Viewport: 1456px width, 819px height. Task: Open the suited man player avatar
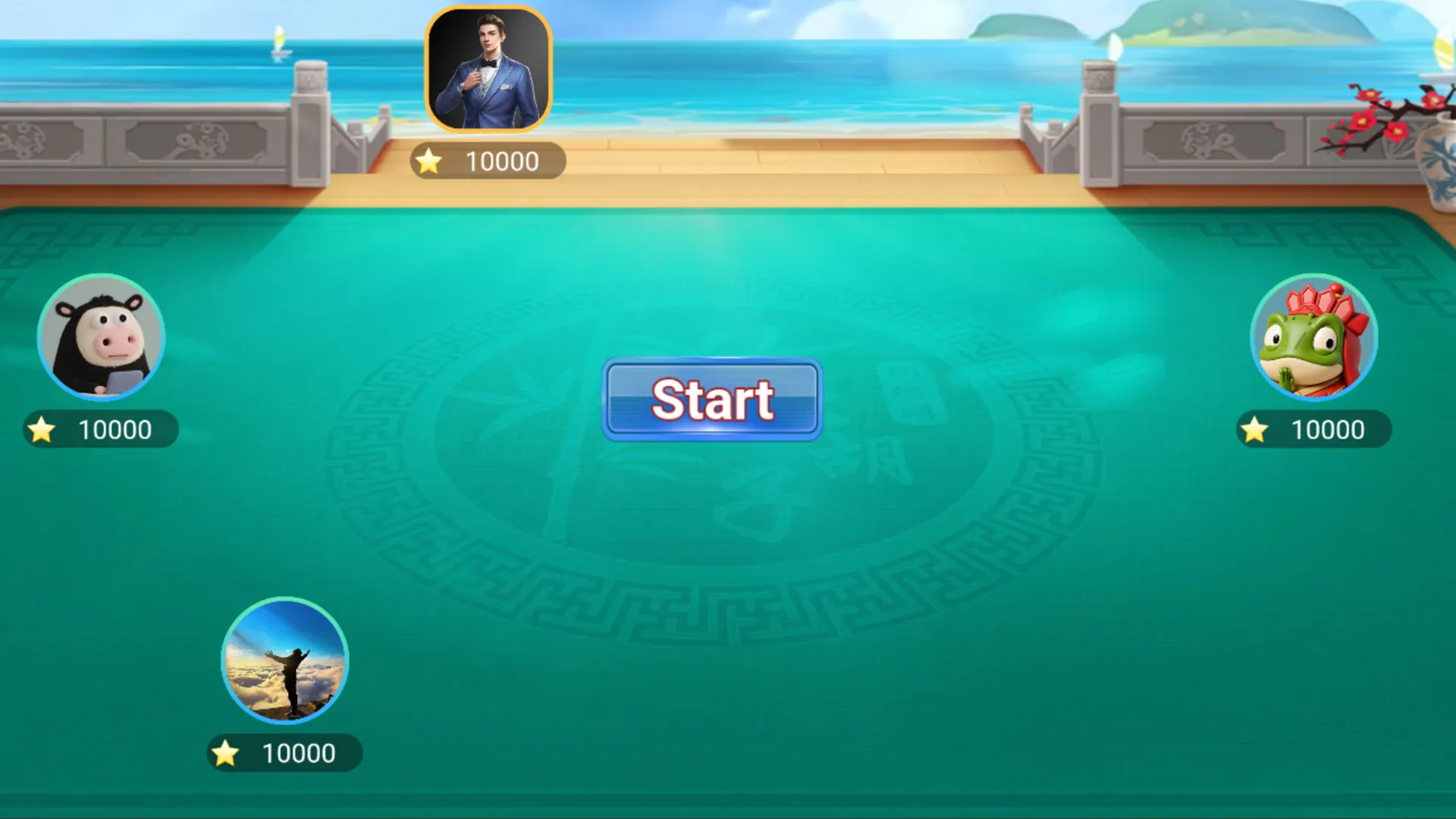point(488,69)
